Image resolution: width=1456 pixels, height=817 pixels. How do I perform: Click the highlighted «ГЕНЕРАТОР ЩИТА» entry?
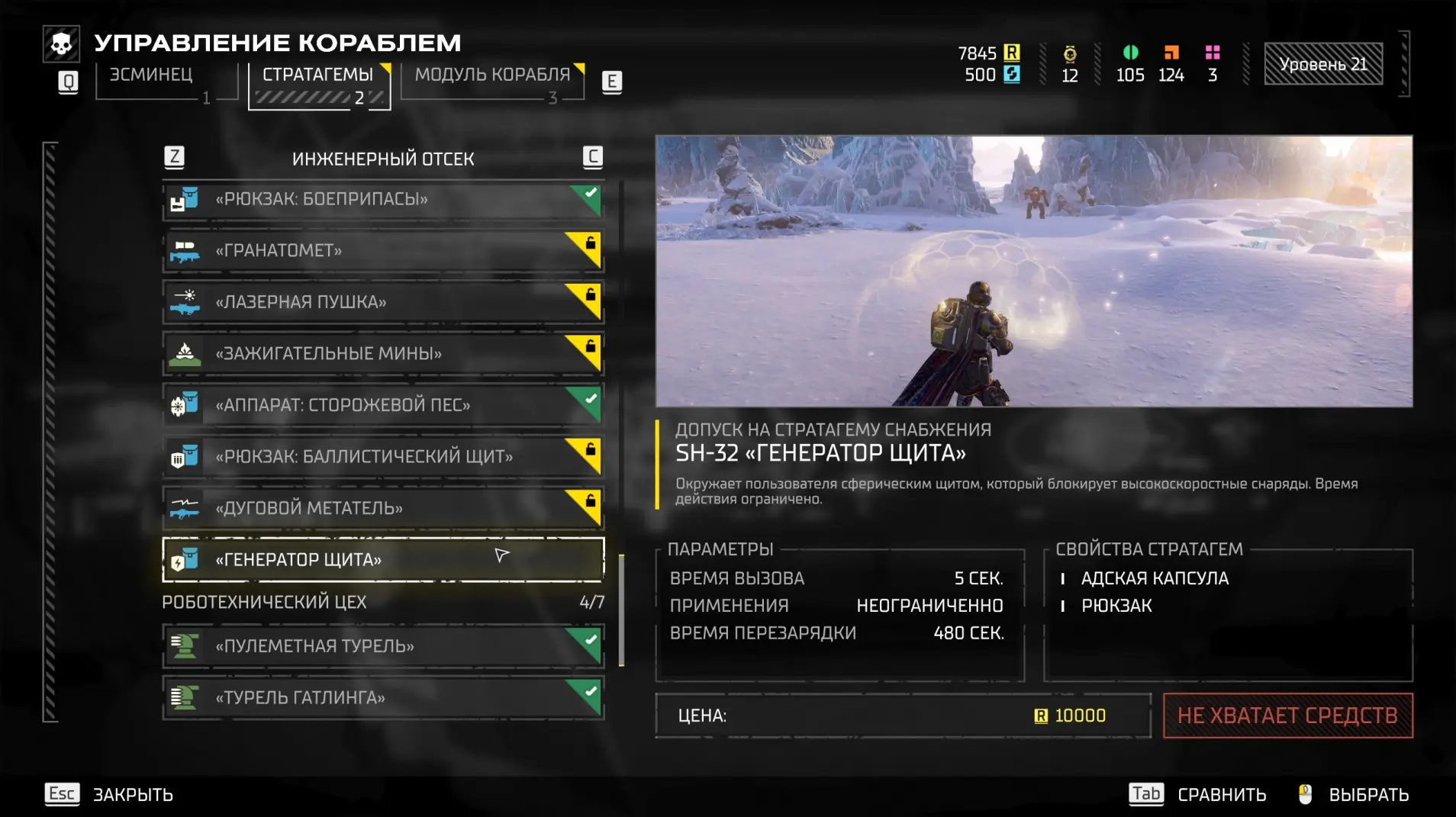382,560
